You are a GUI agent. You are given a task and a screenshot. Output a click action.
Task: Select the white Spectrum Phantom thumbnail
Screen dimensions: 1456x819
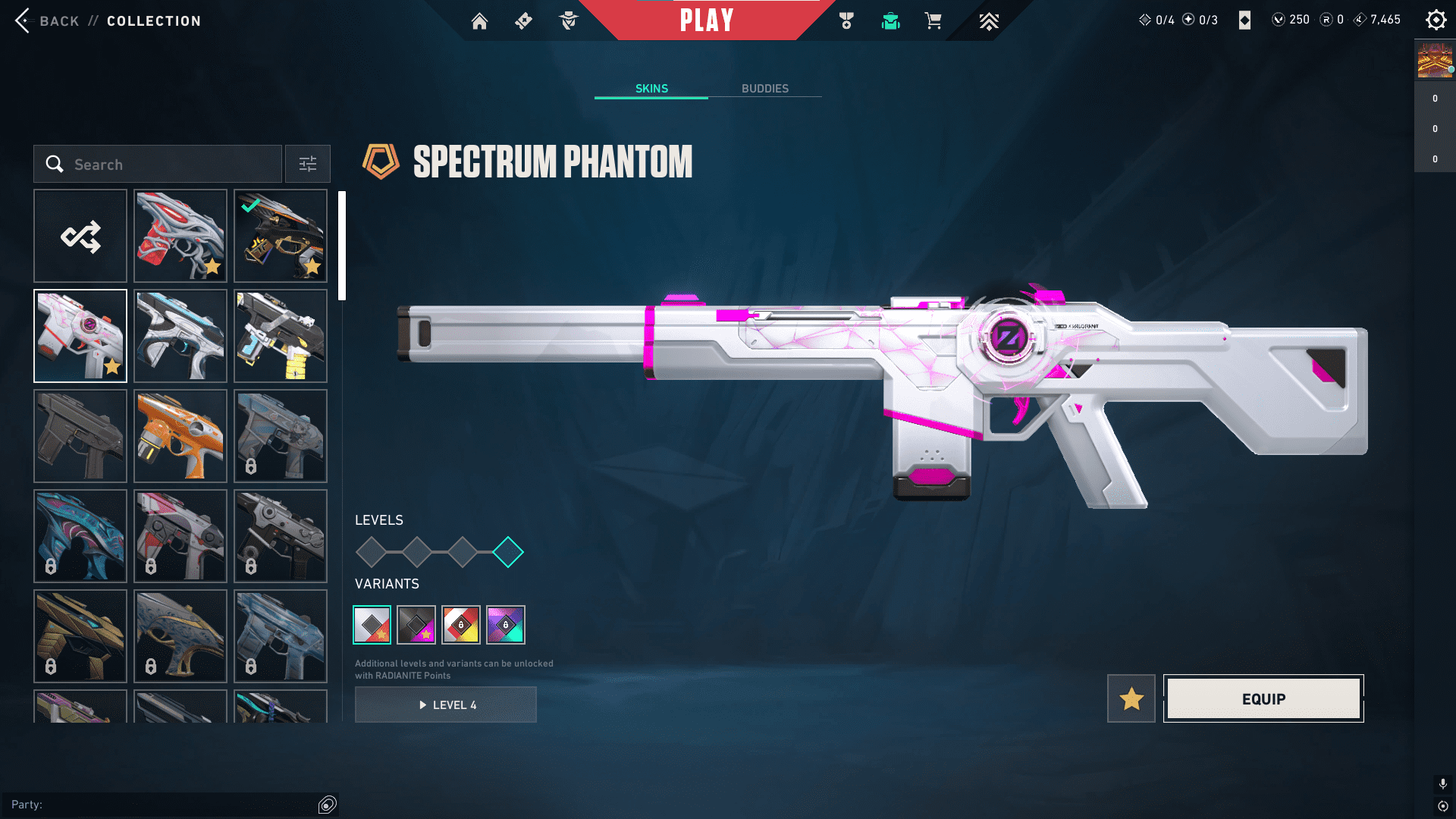point(80,336)
